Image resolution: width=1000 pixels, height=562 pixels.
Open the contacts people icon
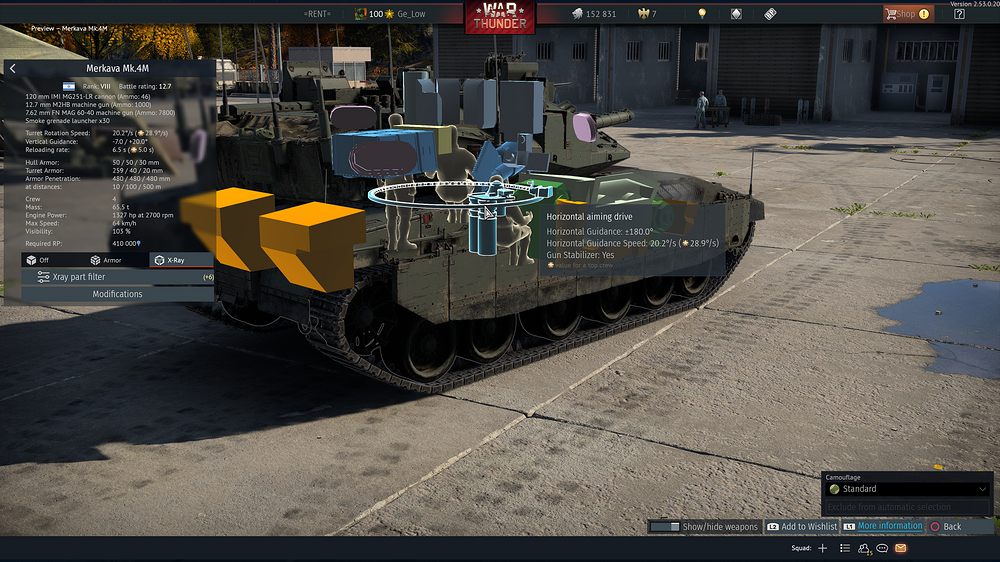click(x=864, y=548)
